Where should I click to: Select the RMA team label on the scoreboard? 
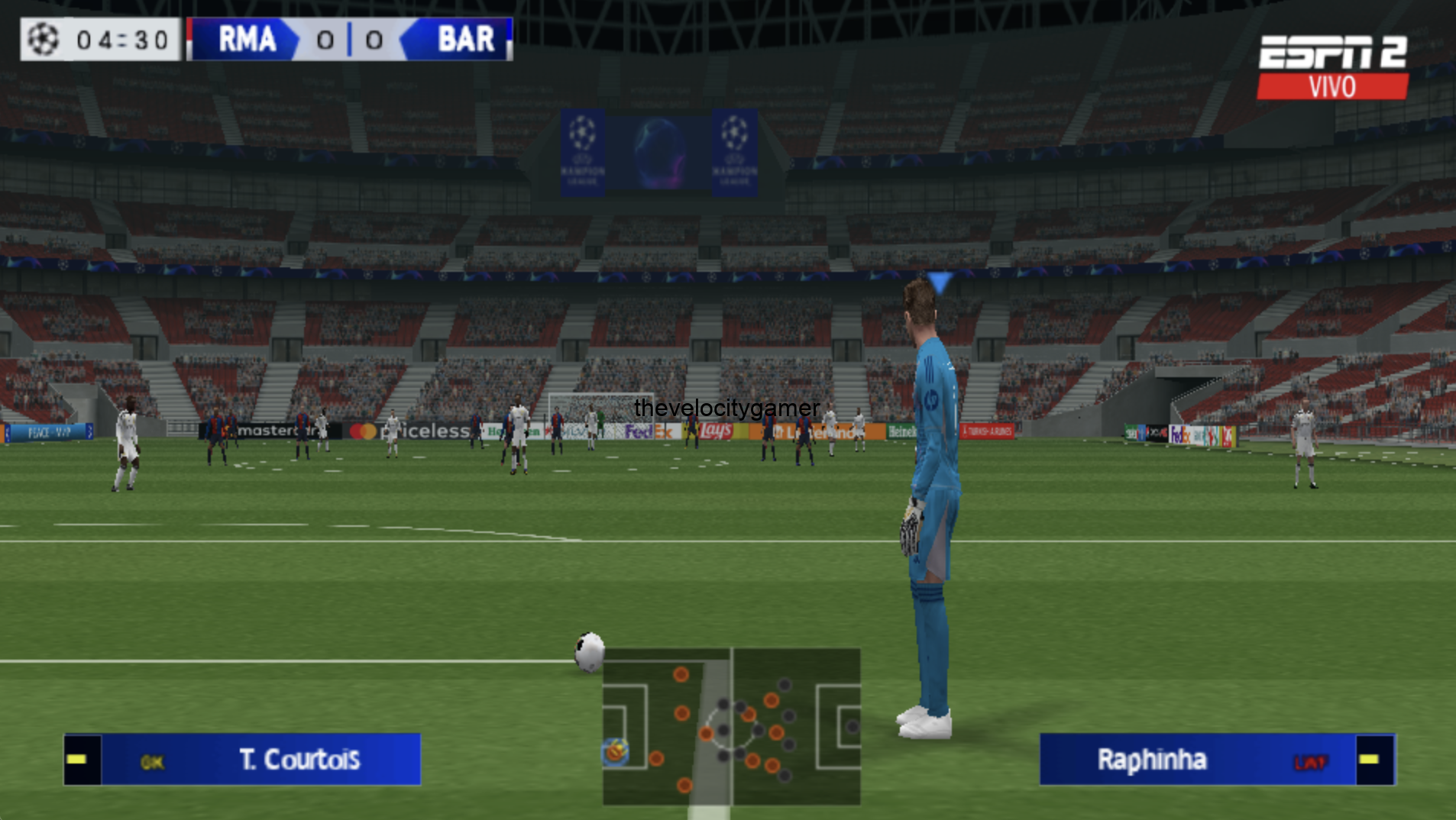coord(246,40)
